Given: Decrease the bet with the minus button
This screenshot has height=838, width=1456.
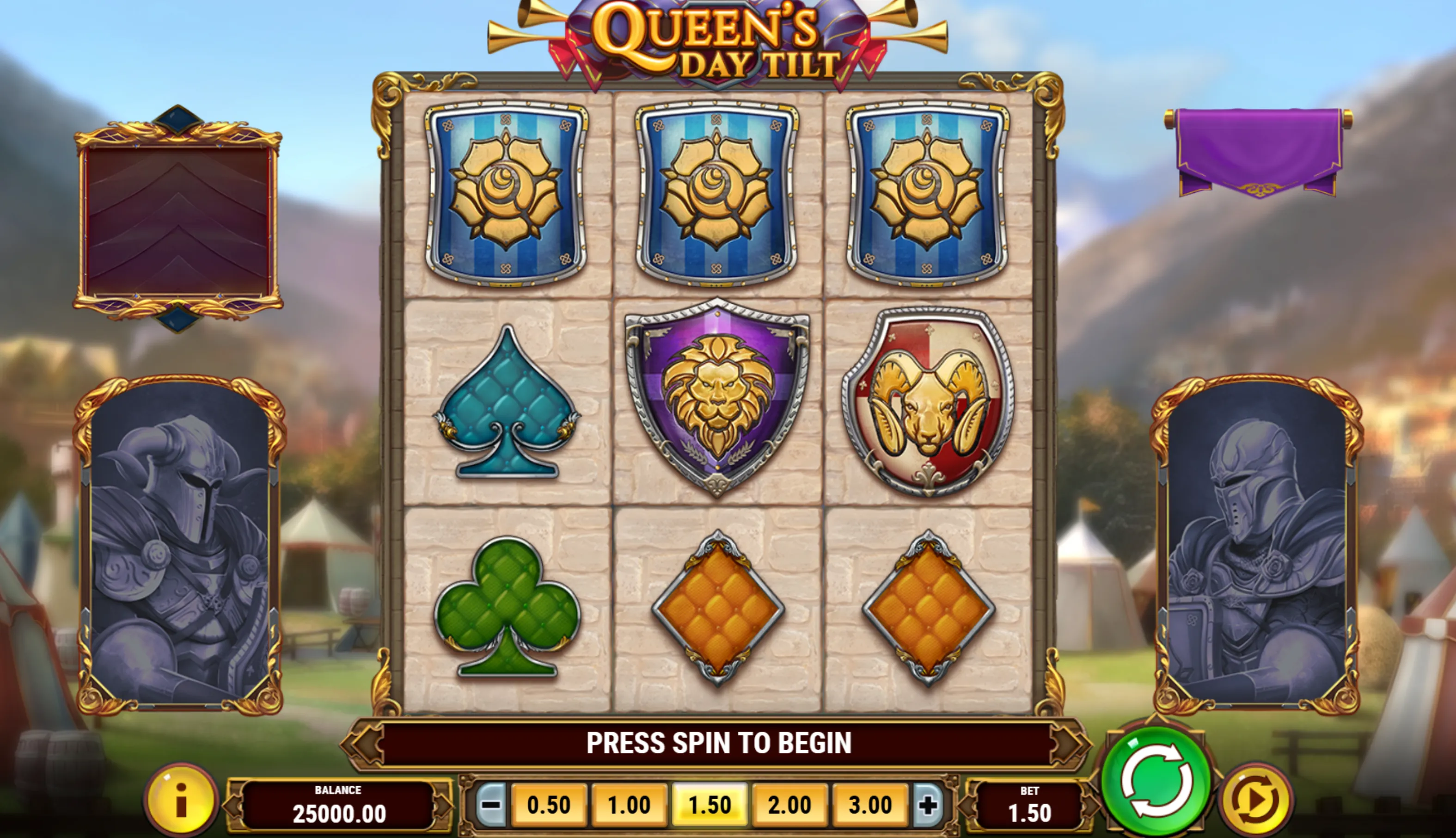Looking at the screenshot, I should pos(491,805).
